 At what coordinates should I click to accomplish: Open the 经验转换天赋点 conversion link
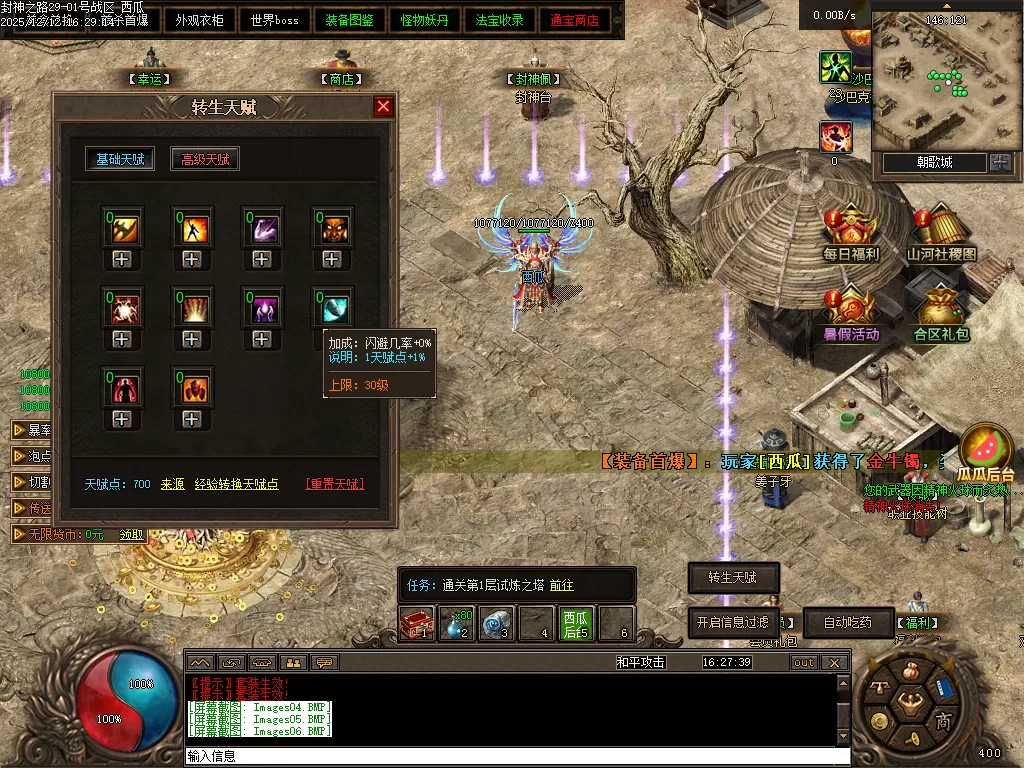pyautogui.click(x=236, y=484)
